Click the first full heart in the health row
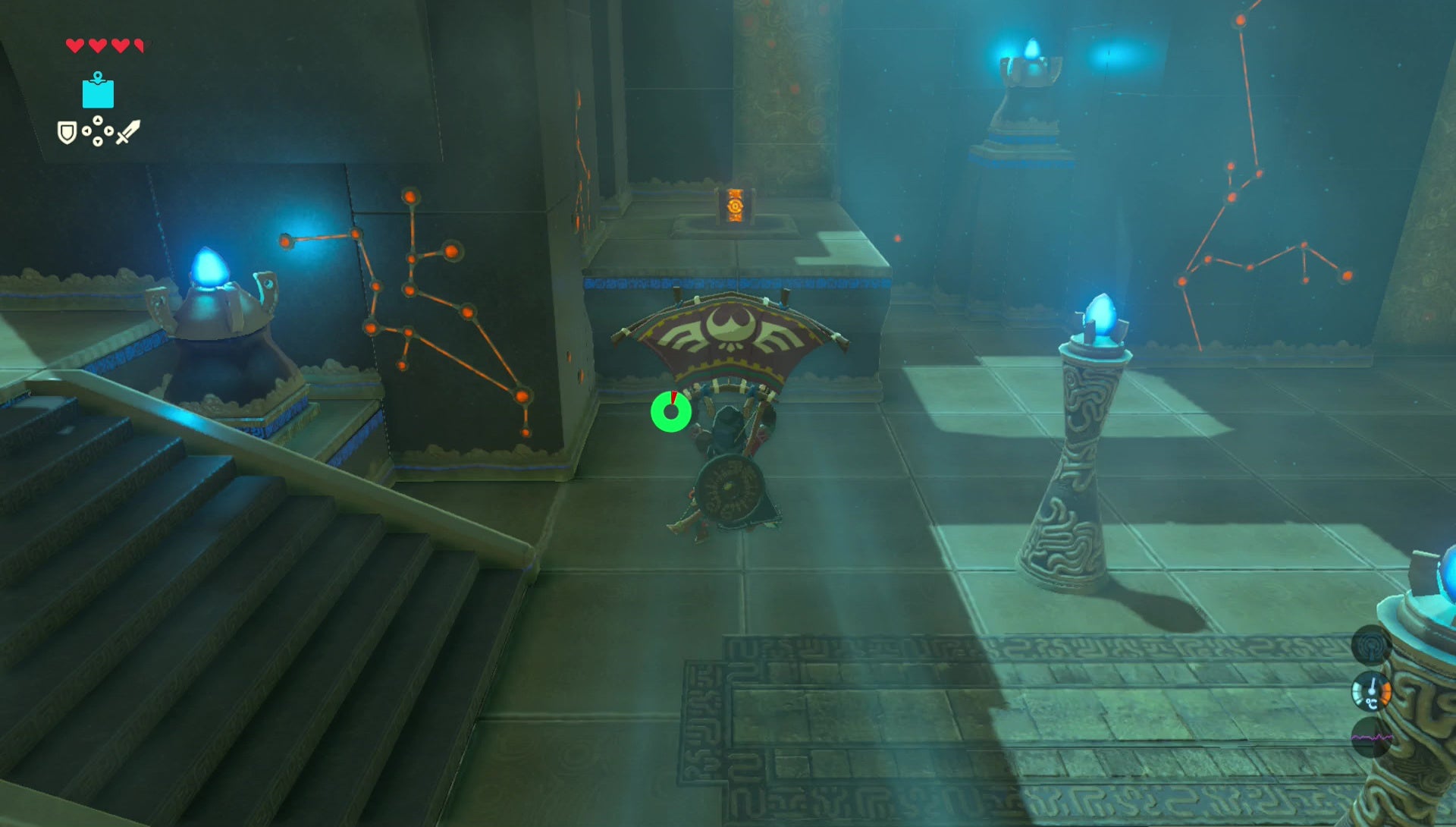This screenshot has width=1456, height=827. tap(75, 45)
